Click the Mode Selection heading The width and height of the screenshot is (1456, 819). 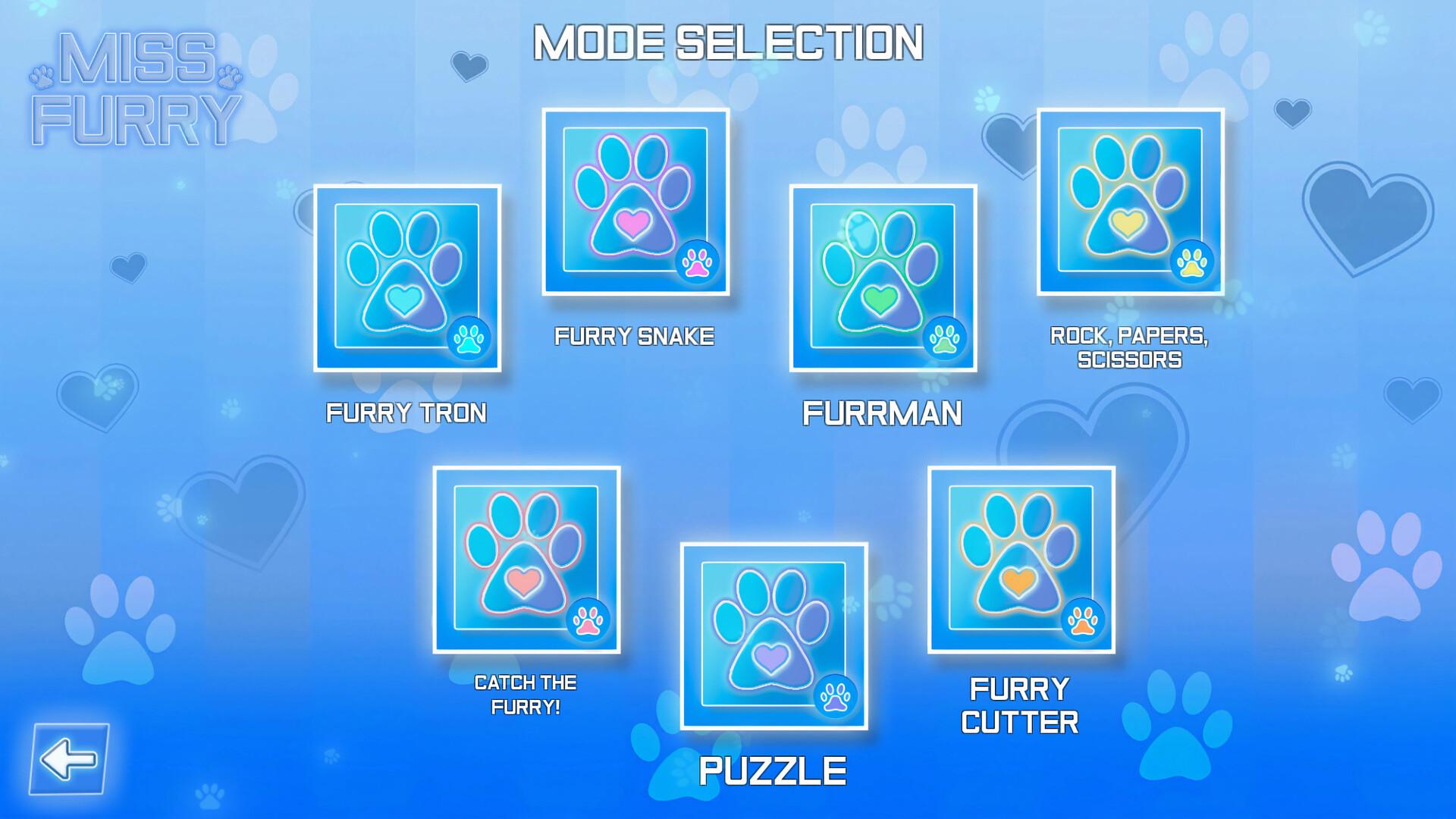pos(728,42)
